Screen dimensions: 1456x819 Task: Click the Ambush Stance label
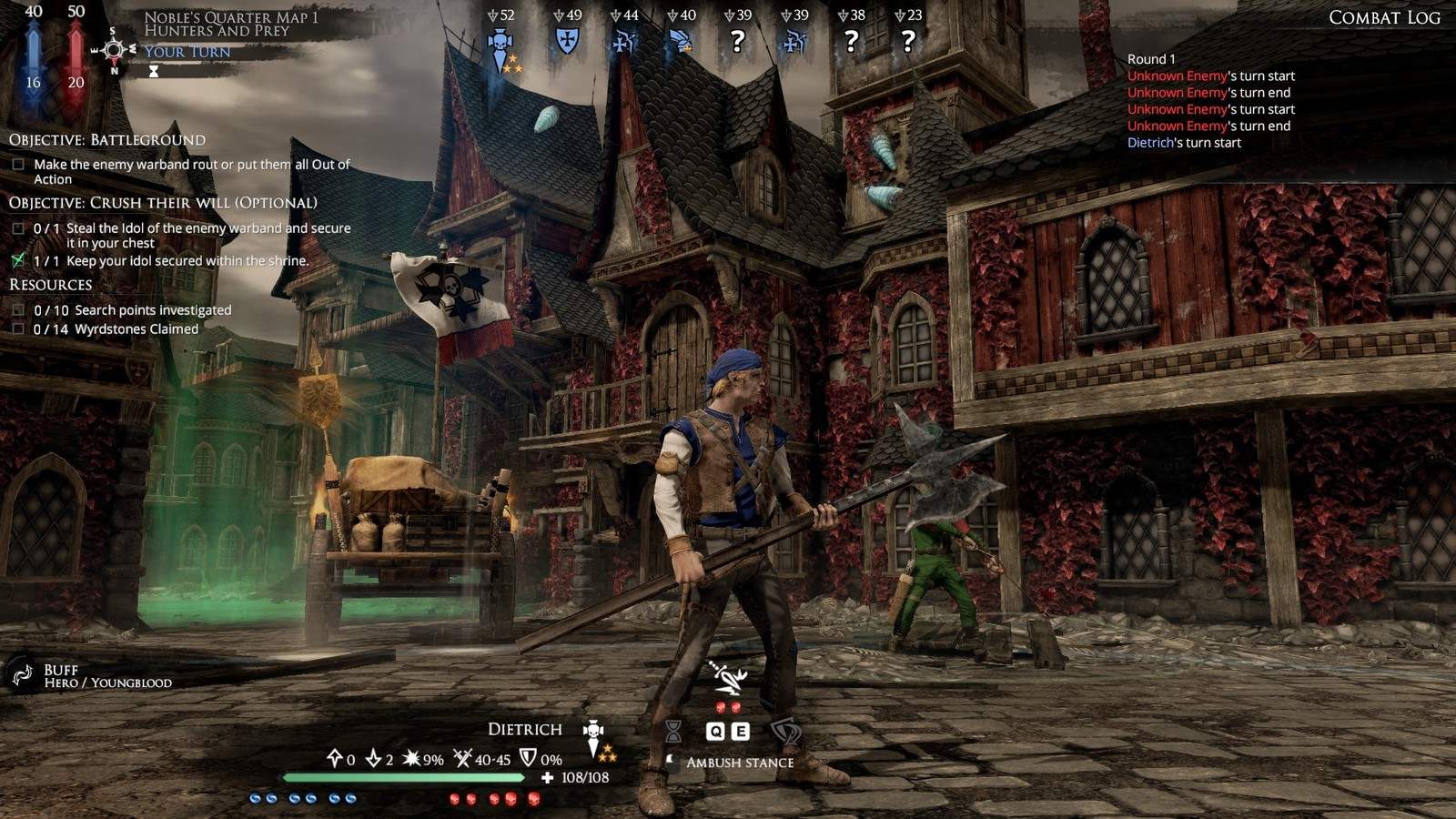tap(739, 763)
